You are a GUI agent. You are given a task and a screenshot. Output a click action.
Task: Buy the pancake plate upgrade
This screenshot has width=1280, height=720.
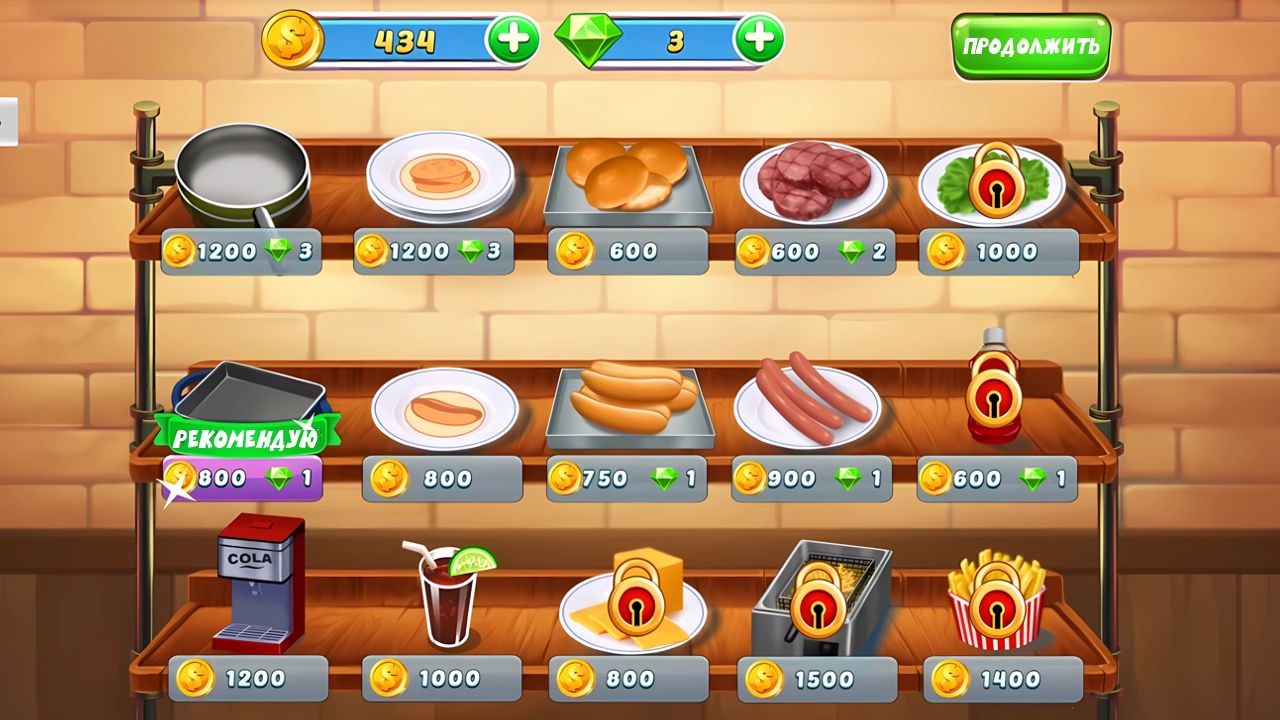pos(440,180)
